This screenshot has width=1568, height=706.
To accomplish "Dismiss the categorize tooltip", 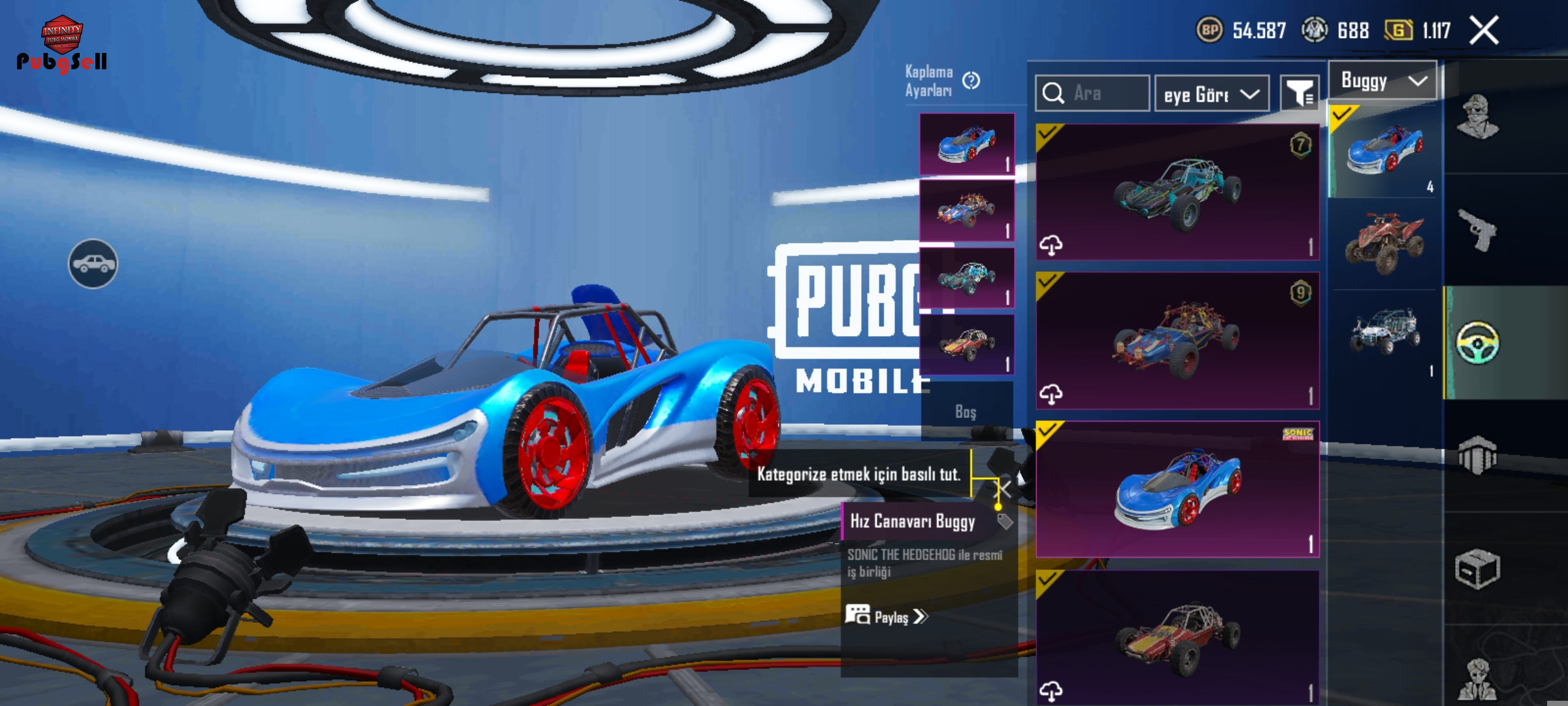I will (1004, 488).
